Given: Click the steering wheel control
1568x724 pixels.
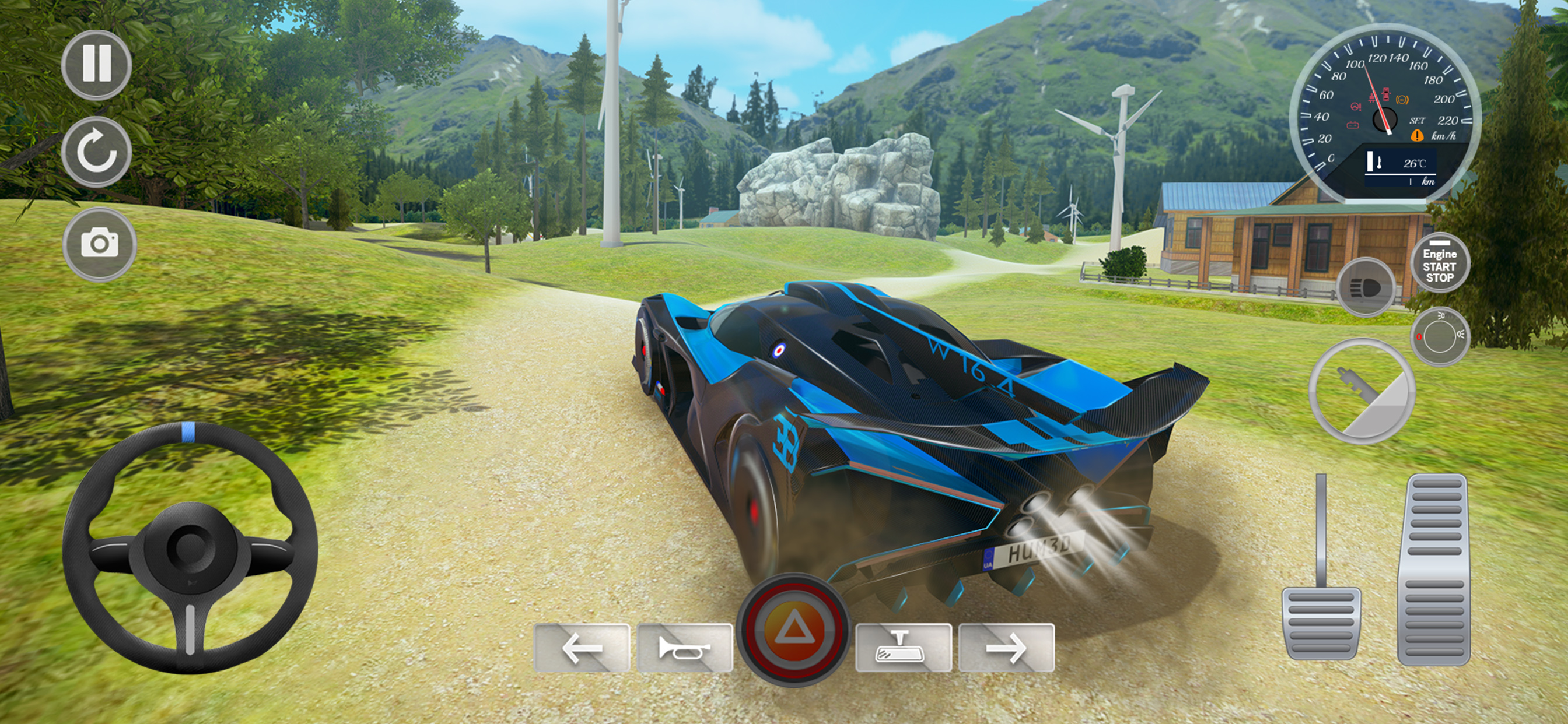Looking at the screenshot, I should pos(190,547).
